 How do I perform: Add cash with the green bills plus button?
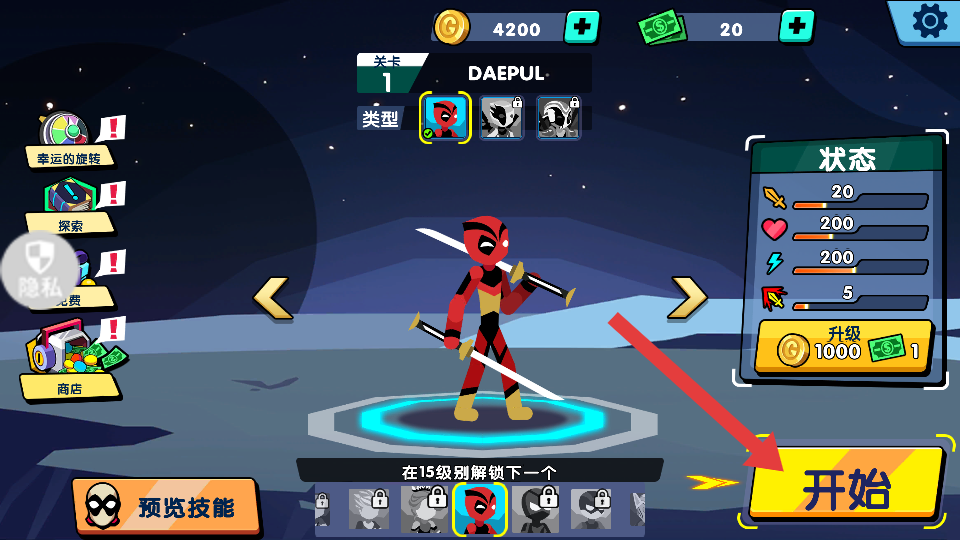pos(796,27)
